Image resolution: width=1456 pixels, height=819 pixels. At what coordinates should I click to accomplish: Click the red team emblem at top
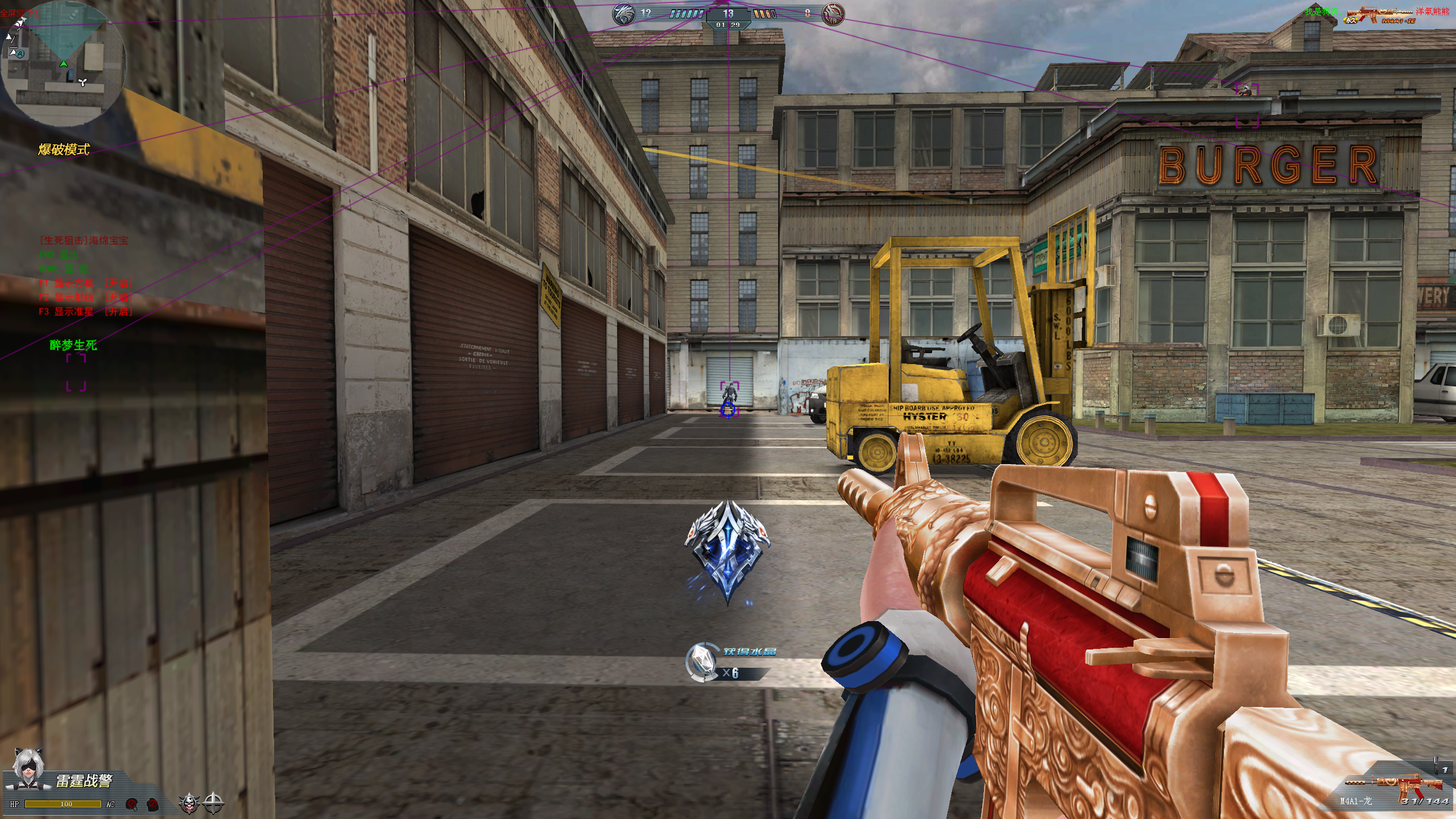point(833,14)
